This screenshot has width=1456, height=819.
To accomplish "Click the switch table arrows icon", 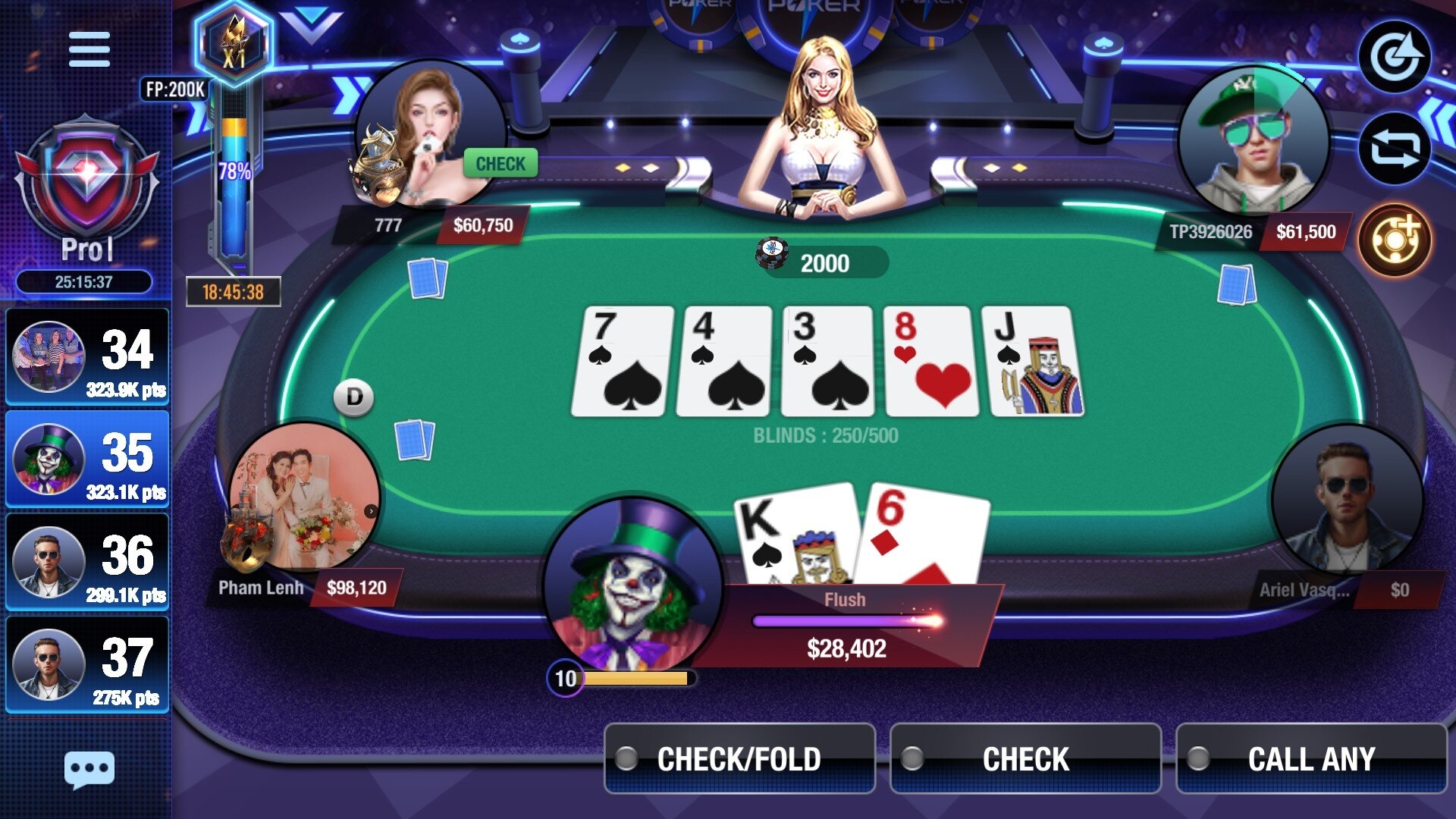I will 1394,149.
